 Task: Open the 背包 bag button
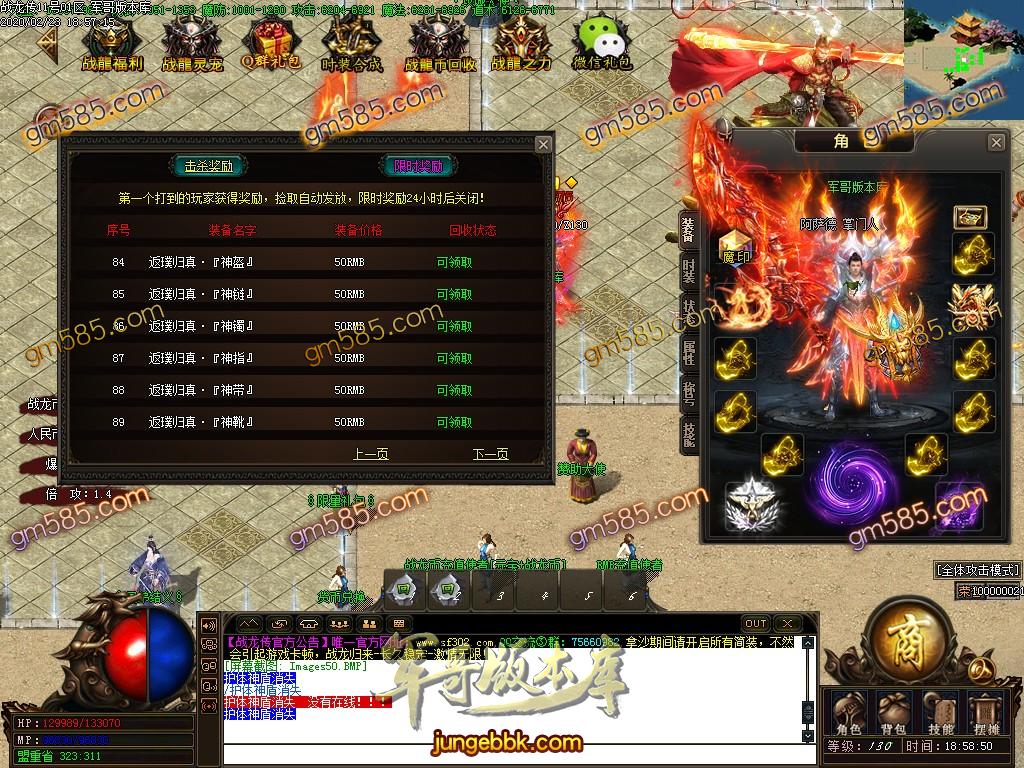894,714
